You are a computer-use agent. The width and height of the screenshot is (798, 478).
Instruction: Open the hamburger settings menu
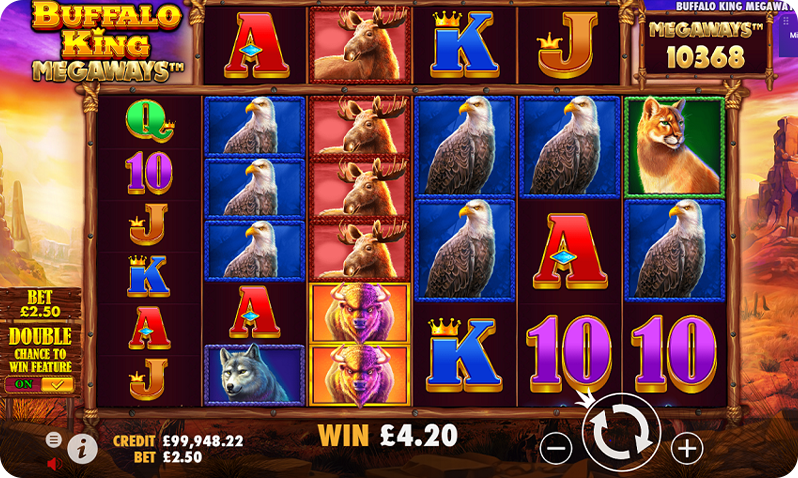coord(54,439)
